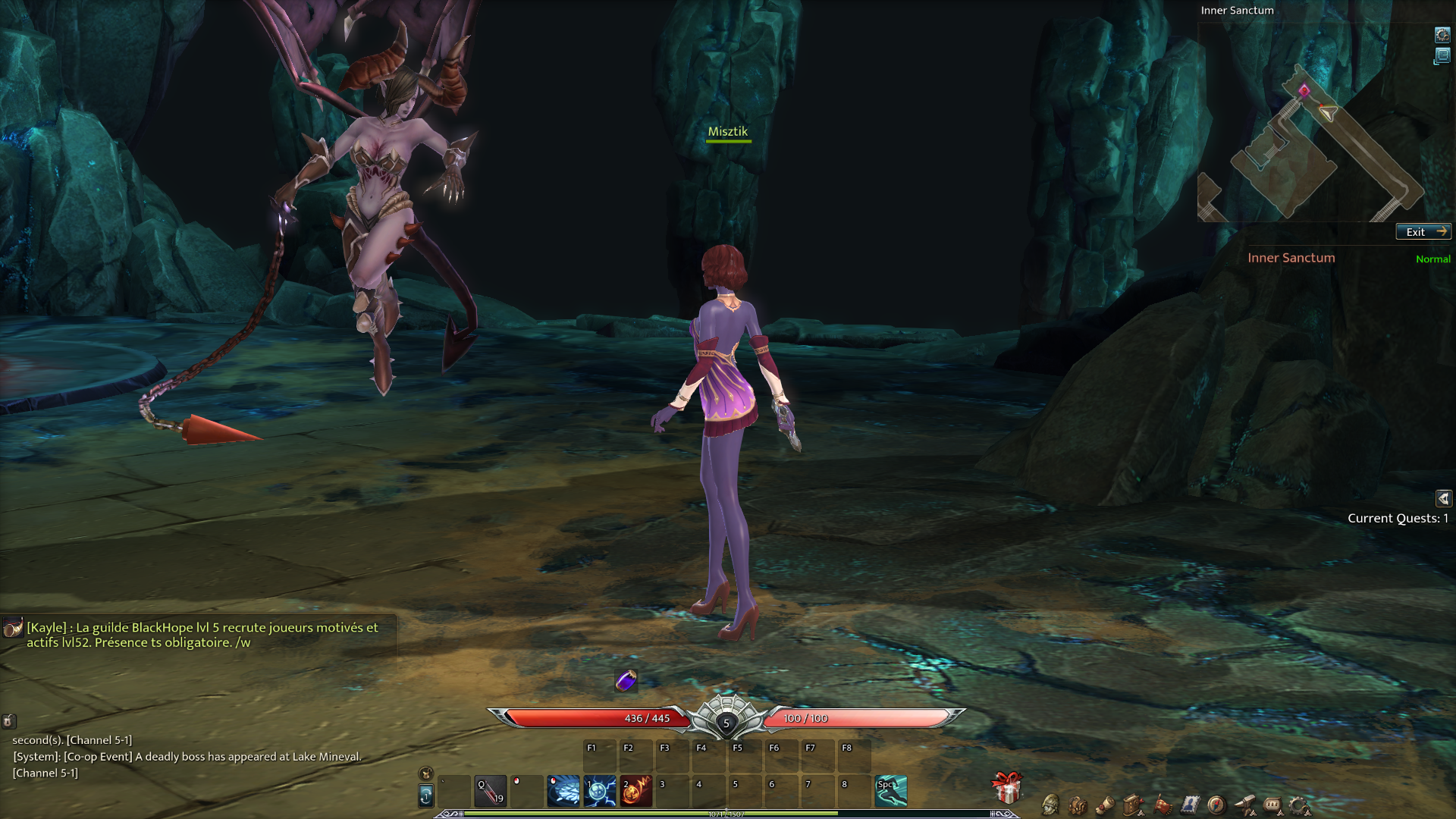Trigger the Spc dash skill
The width and height of the screenshot is (1456, 819).
pos(891,791)
